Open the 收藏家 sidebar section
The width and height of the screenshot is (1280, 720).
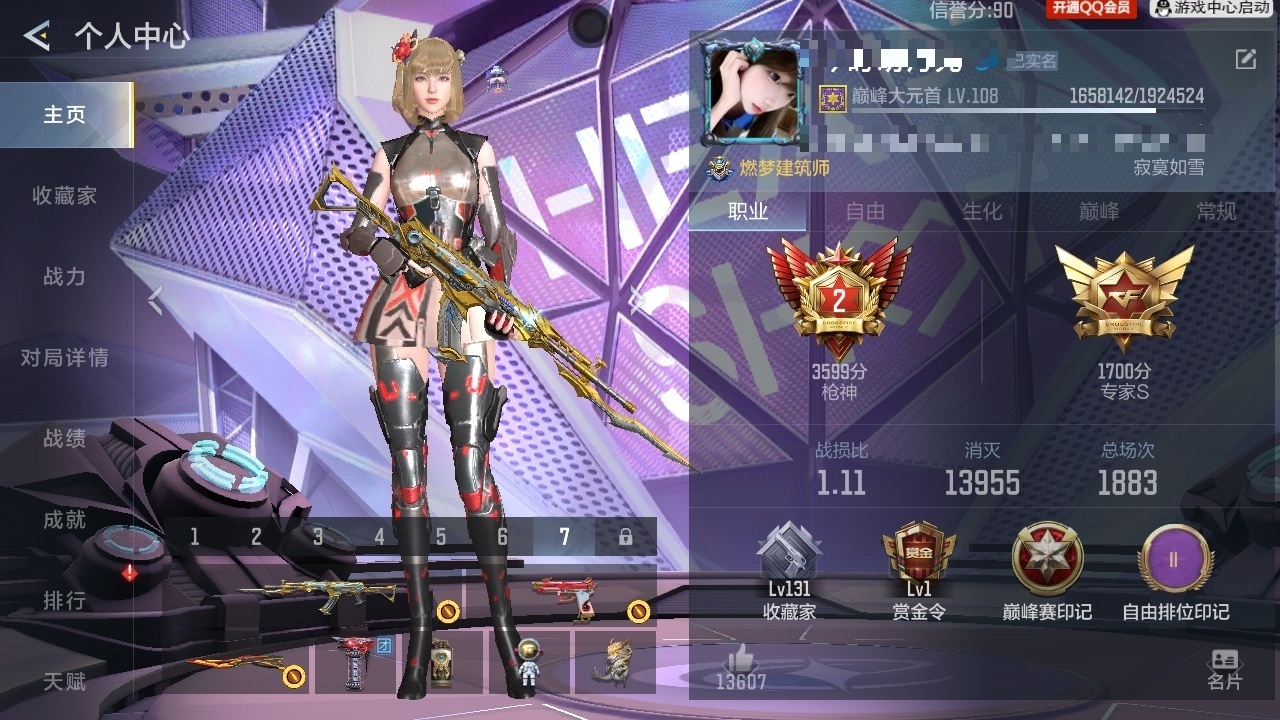pos(65,196)
